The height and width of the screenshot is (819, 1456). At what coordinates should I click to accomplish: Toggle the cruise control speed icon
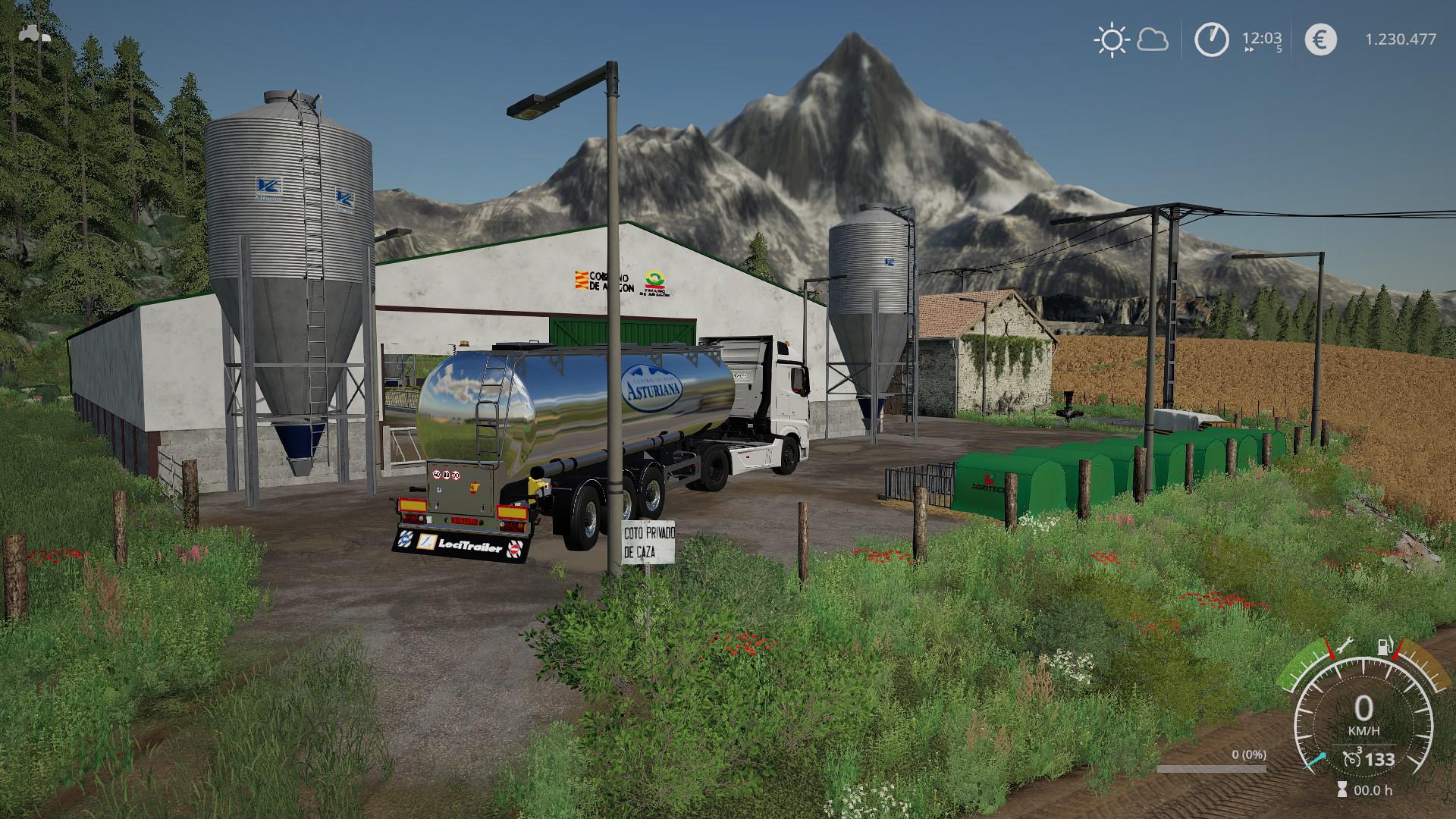tap(1350, 760)
